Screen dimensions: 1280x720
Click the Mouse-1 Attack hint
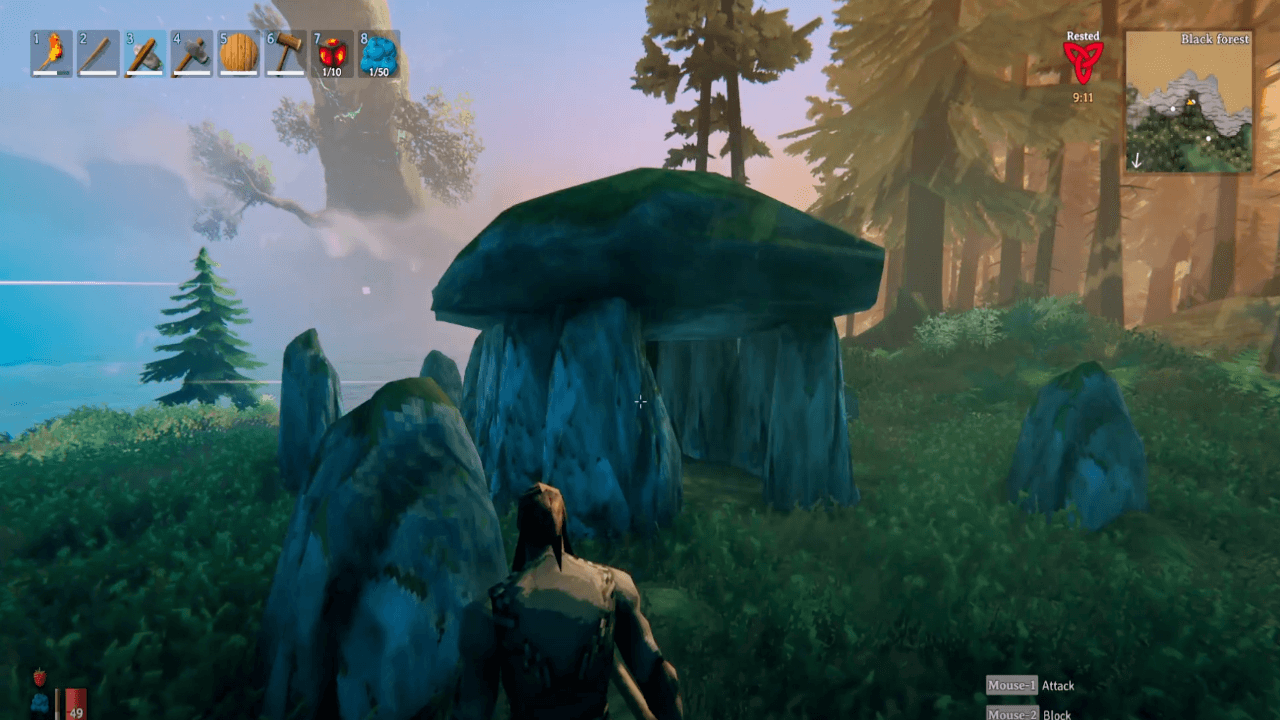click(x=1031, y=686)
